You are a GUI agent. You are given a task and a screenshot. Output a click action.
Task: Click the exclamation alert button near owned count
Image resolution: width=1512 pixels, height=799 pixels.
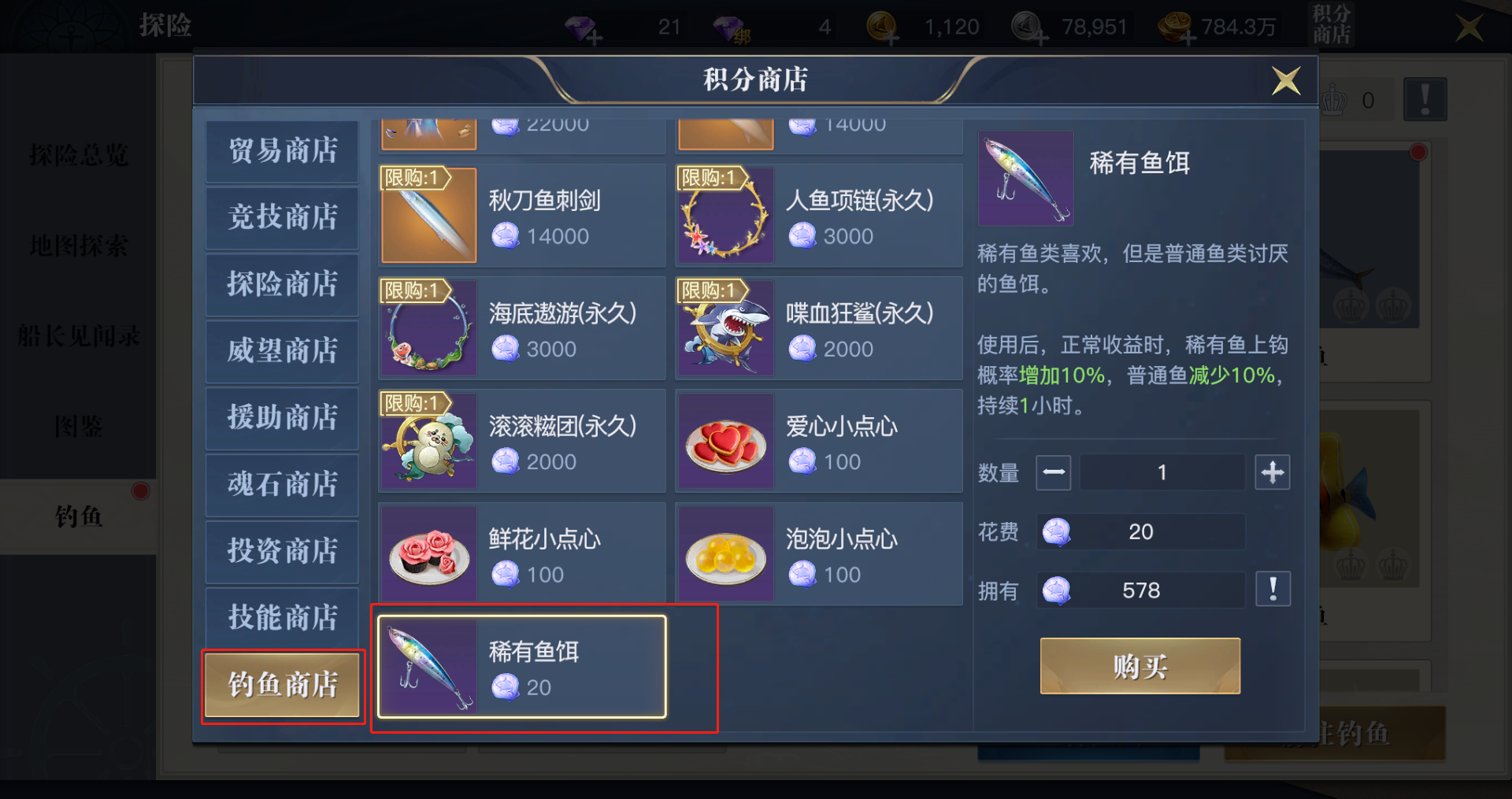click(x=1273, y=588)
